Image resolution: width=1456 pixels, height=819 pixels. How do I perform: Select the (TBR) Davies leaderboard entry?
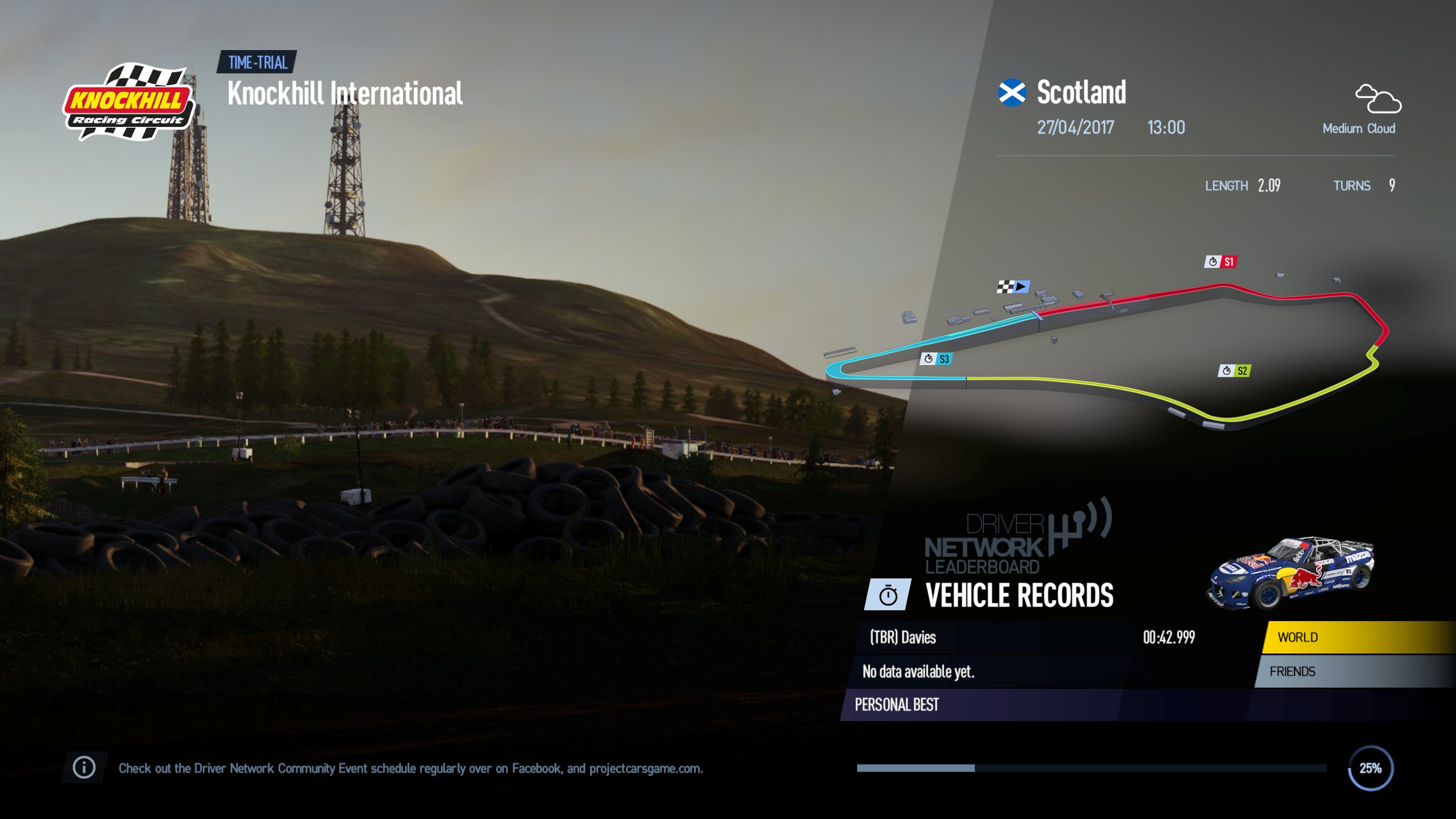[902, 637]
